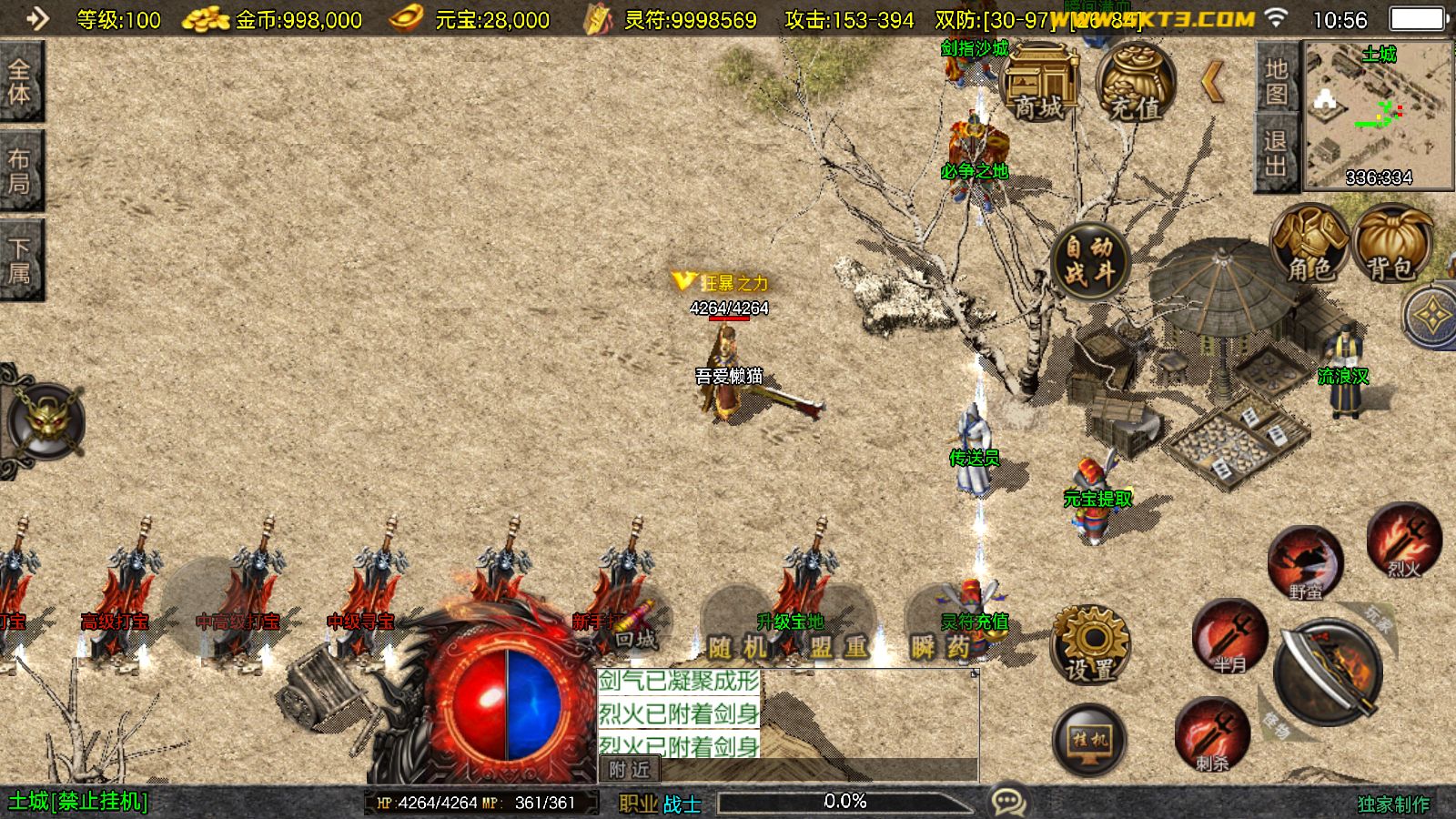Switch to the 全体 tab
The image size is (1456, 819).
coord(20,82)
